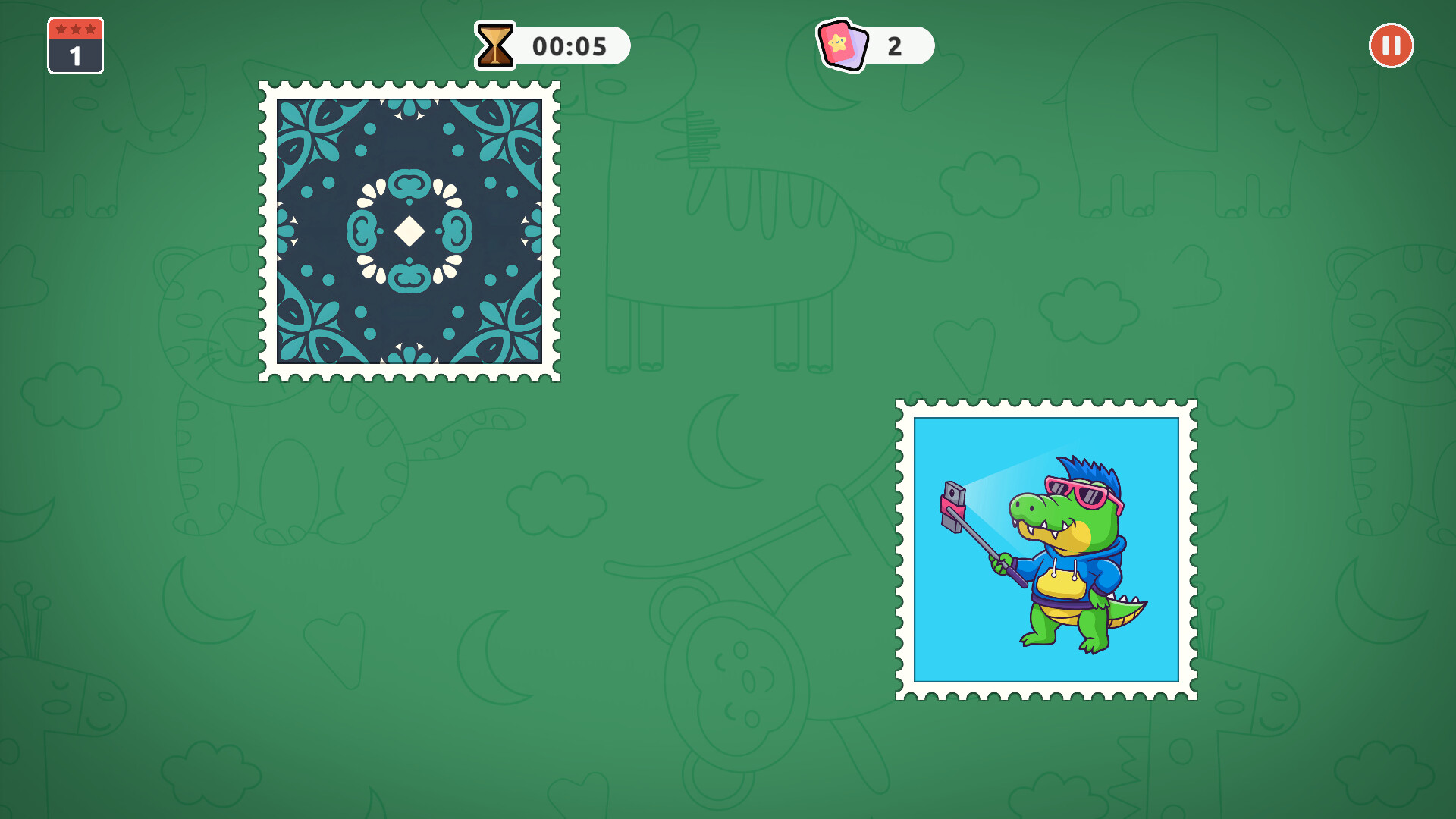Select the pink star card icon
1456x819 pixels.
[x=839, y=45]
